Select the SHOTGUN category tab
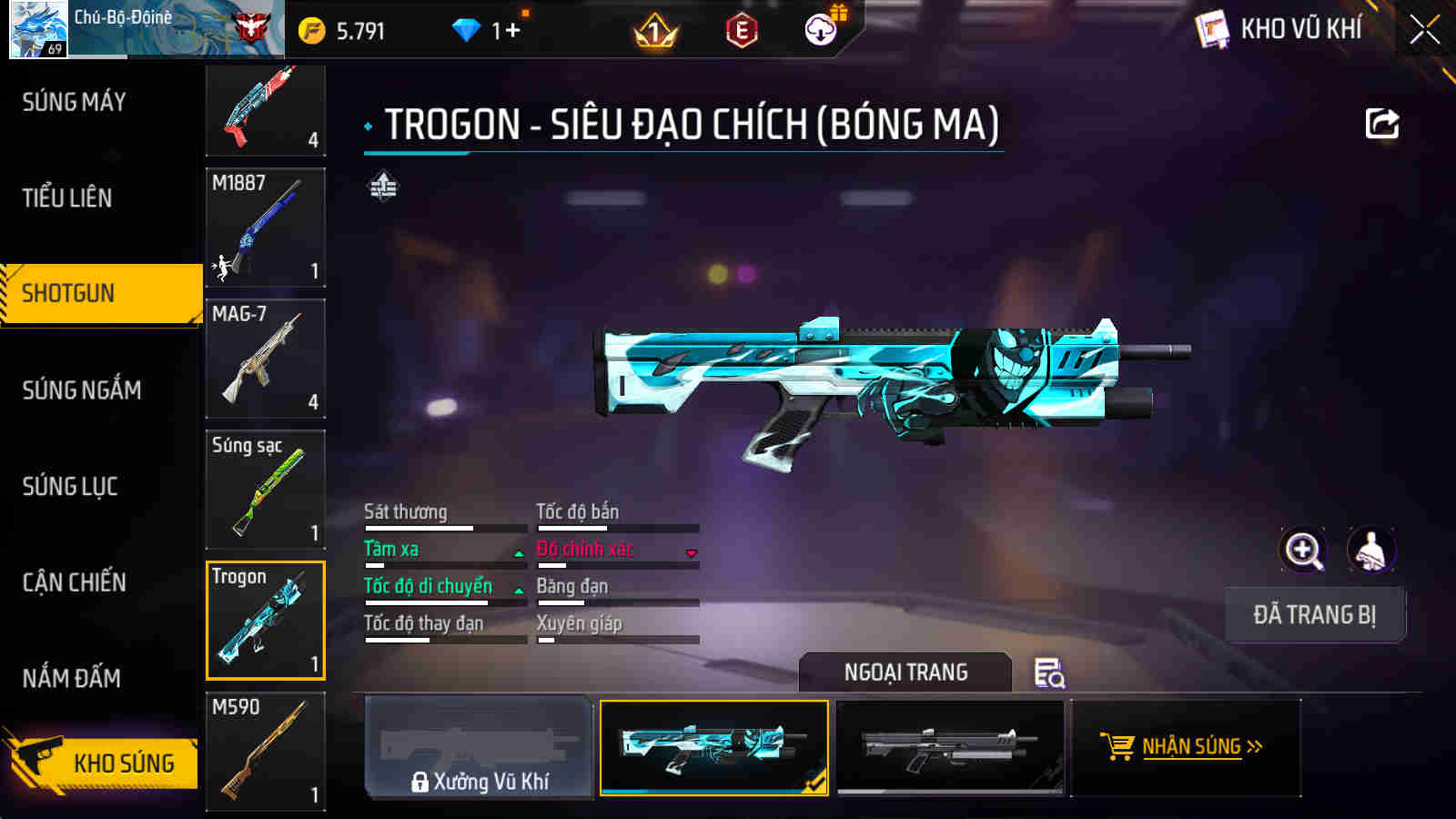Image resolution: width=1456 pixels, height=819 pixels. 68,293
